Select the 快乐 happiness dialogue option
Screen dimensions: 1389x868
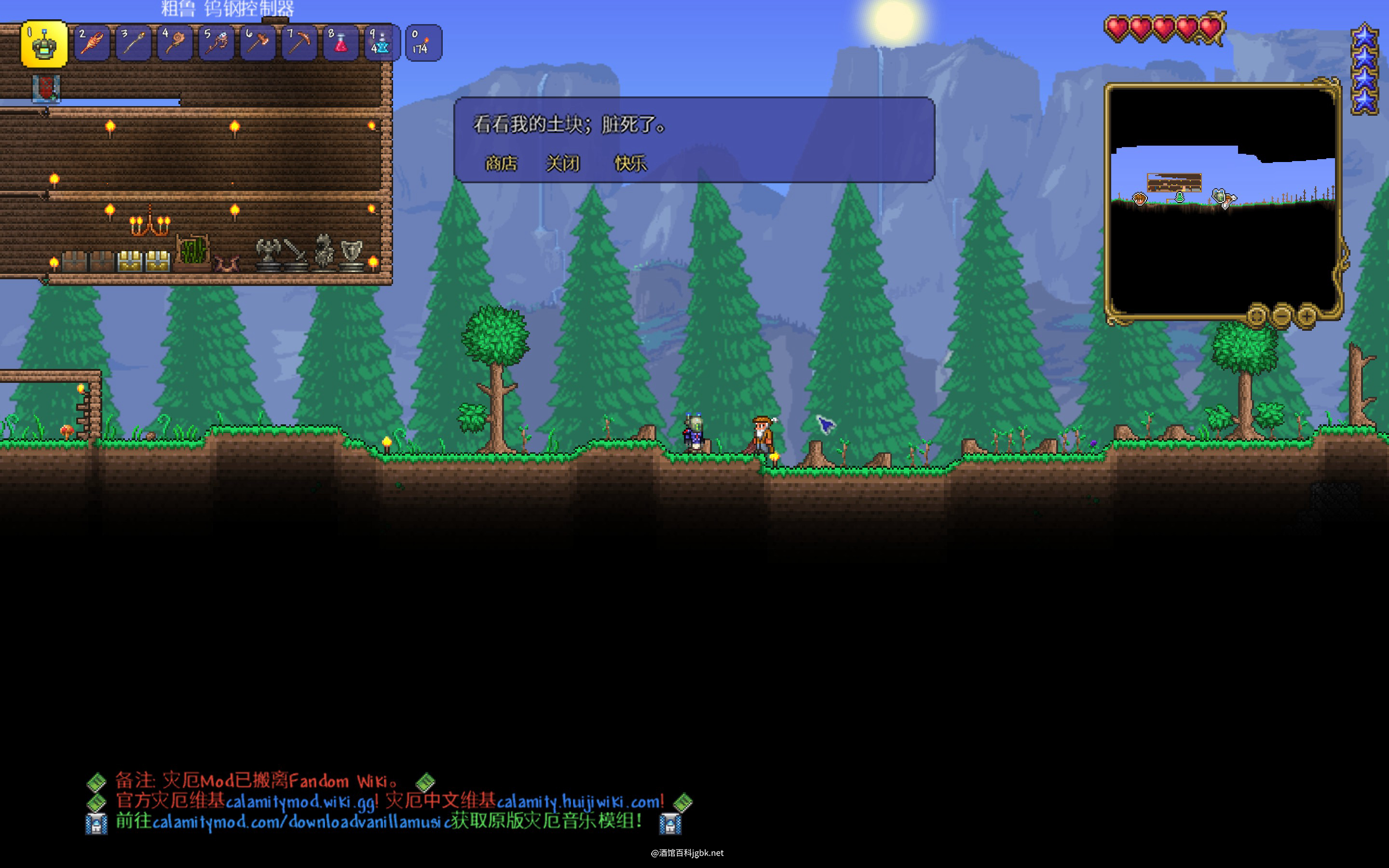click(x=630, y=163)
